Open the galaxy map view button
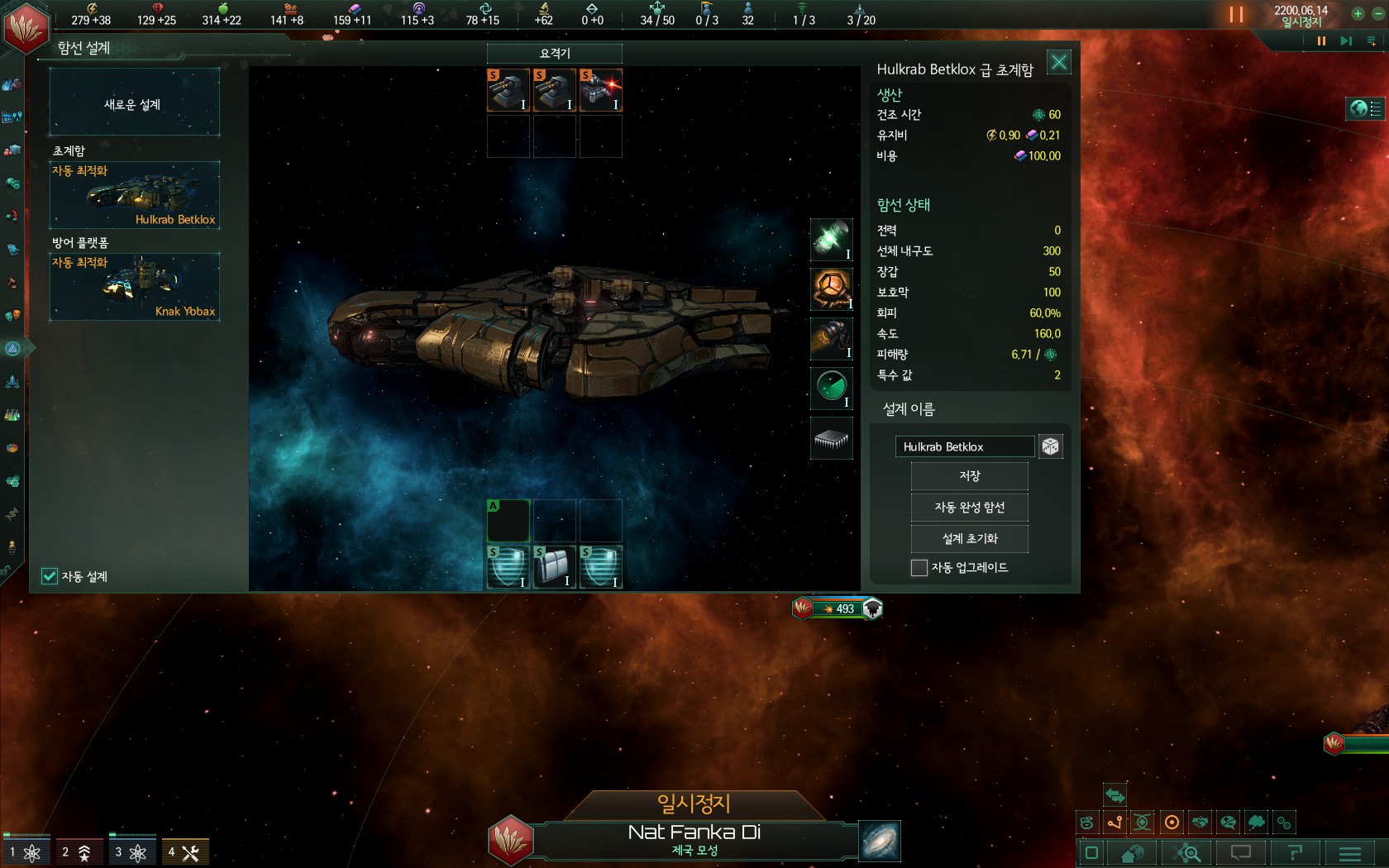Image resolution: width=1389 pixels, height=868 pixels. (880, 841)
